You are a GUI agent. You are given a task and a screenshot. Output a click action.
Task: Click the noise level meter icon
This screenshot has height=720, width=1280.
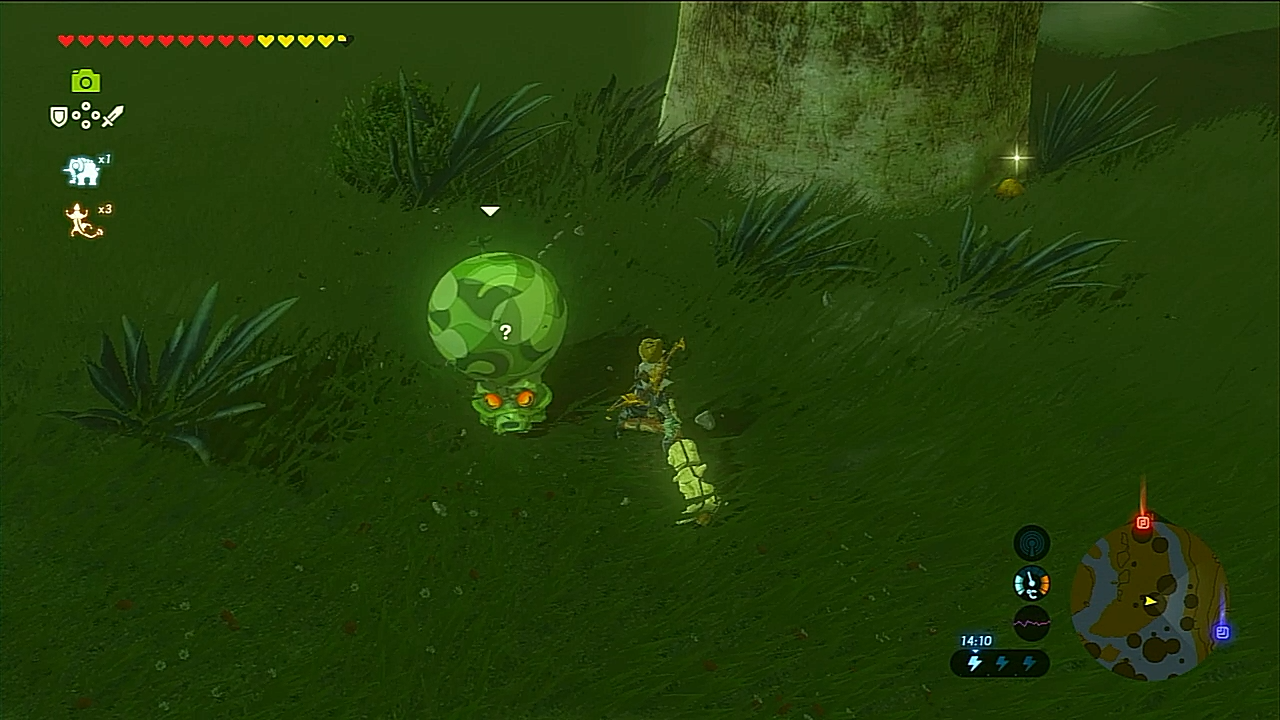point(1032,623)
